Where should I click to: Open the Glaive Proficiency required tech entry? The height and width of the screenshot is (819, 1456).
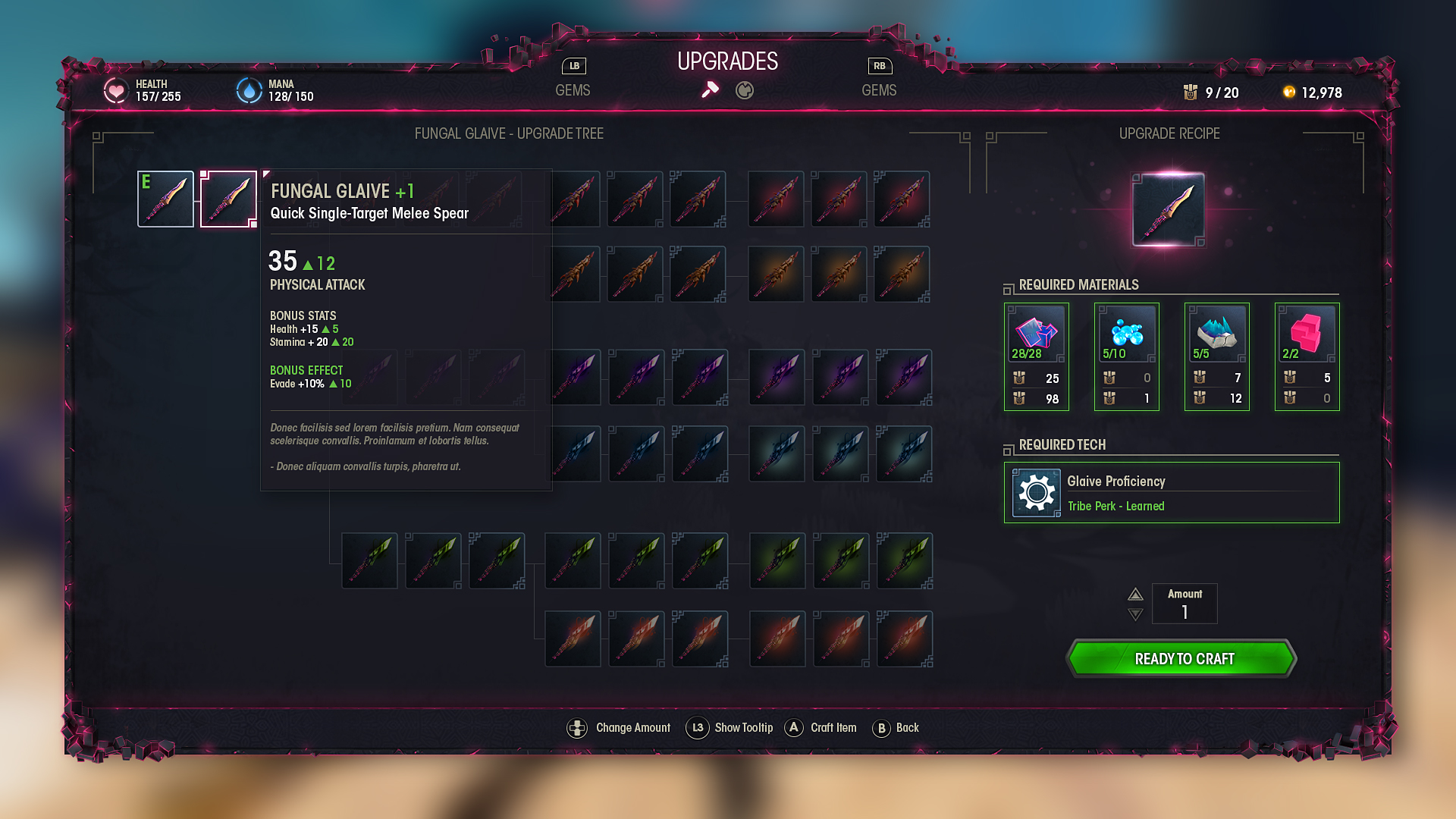[1172, 493]
